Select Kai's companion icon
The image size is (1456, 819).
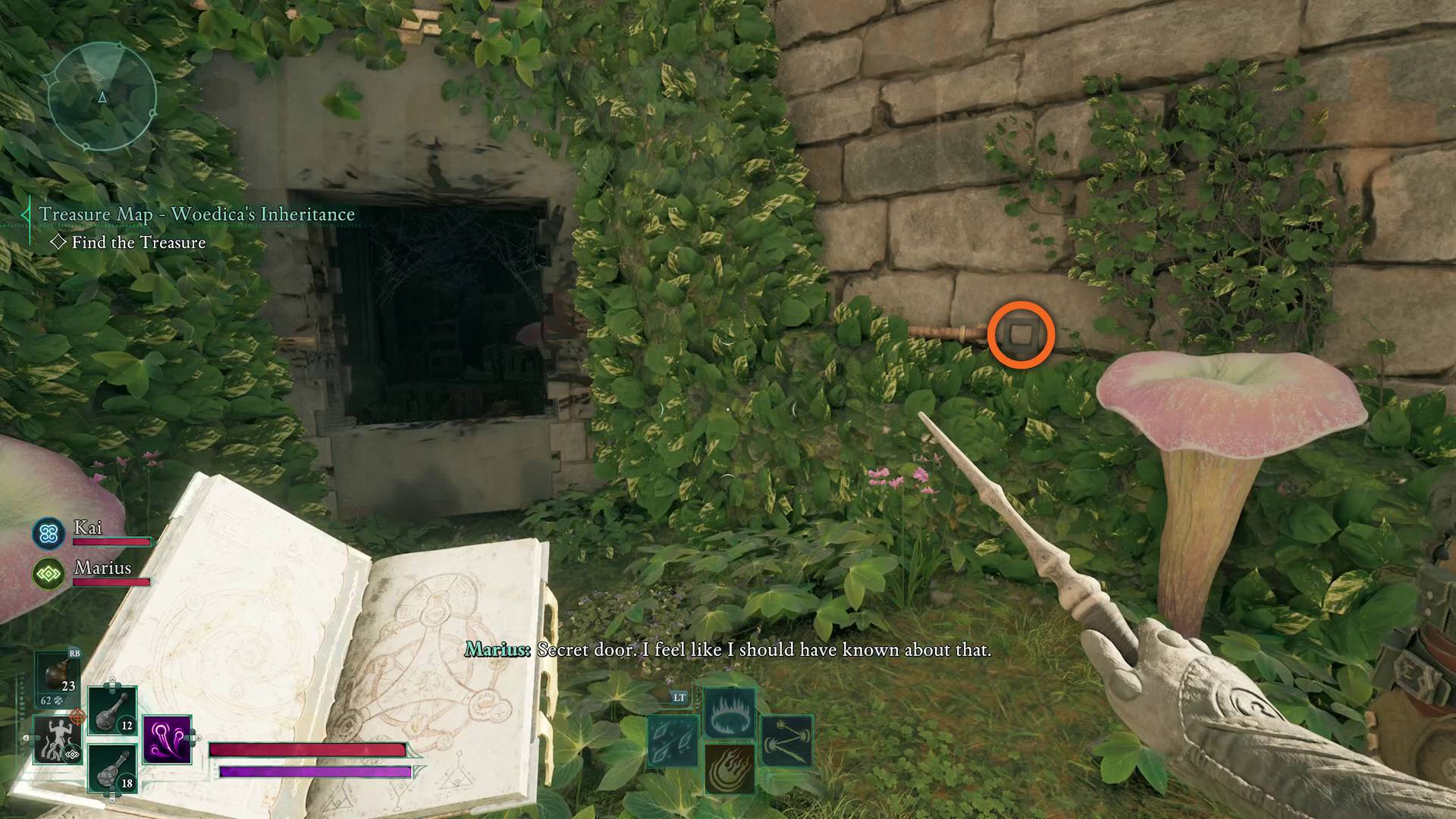49,533
